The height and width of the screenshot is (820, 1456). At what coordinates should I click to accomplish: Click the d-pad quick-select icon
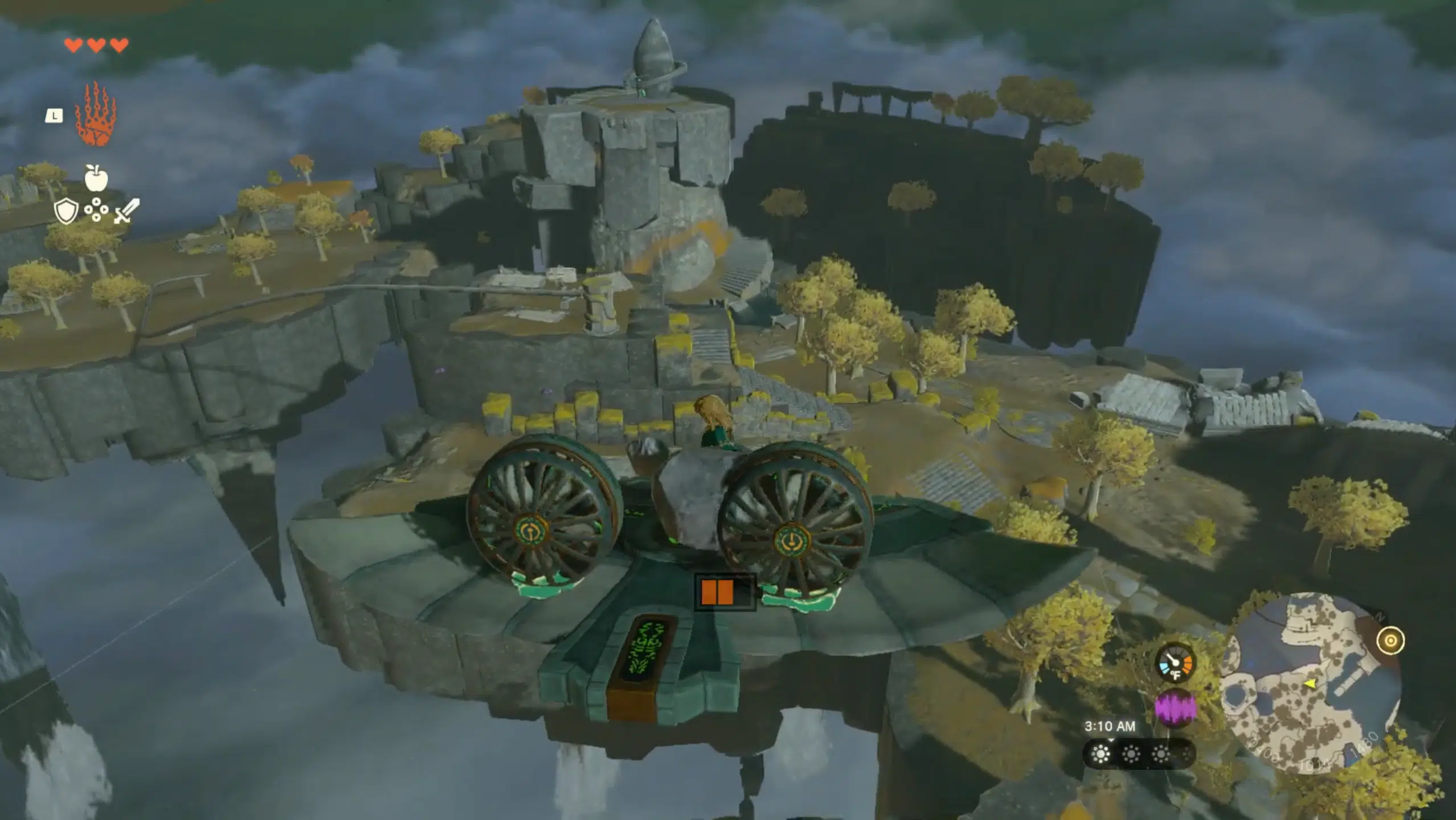(x=97, y=208)
